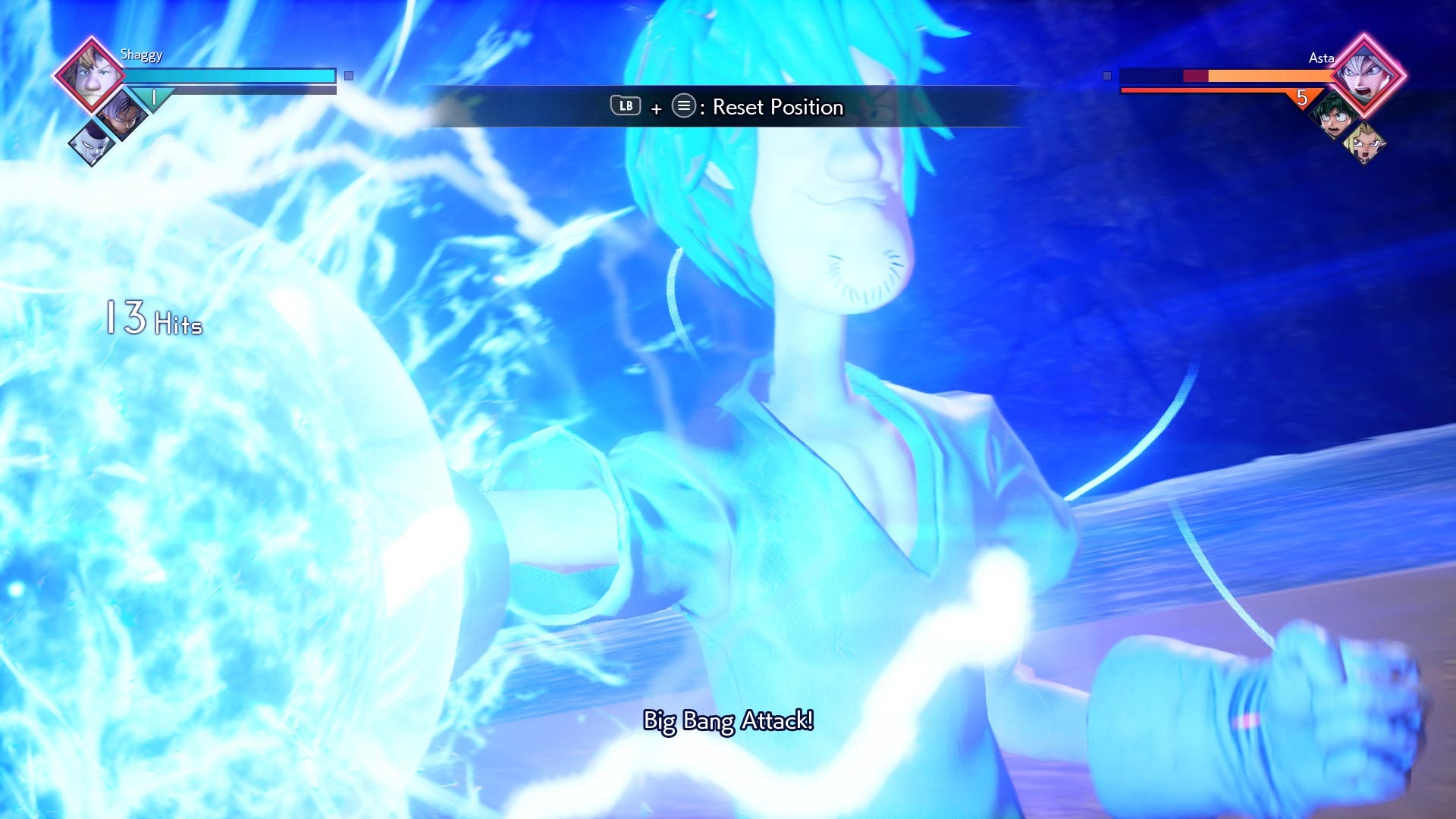
Task: Select the Asta name label
Action: tap(1323, 58)
